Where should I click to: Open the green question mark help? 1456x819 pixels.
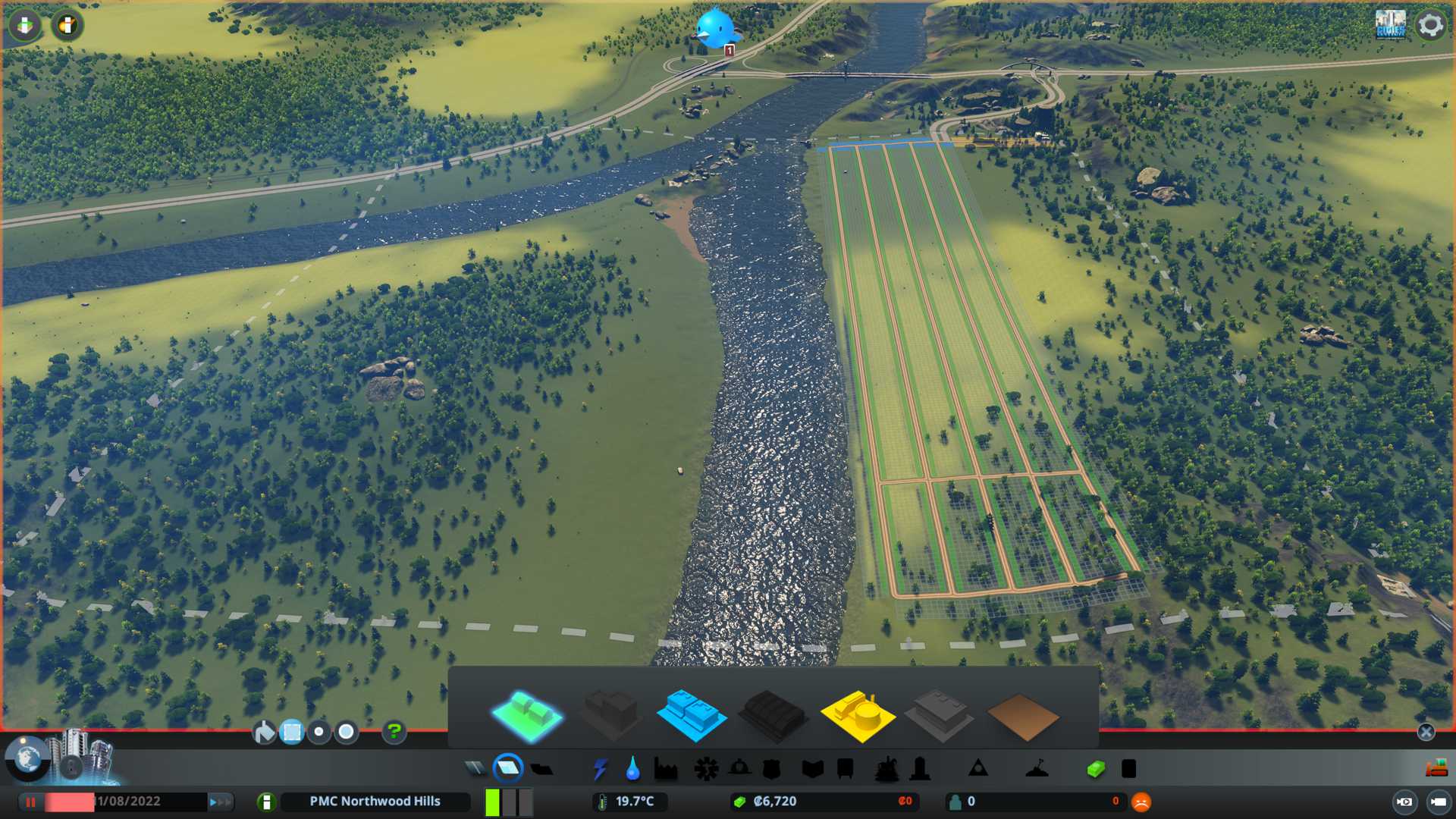pyautogui.click(x=394, y=732)
